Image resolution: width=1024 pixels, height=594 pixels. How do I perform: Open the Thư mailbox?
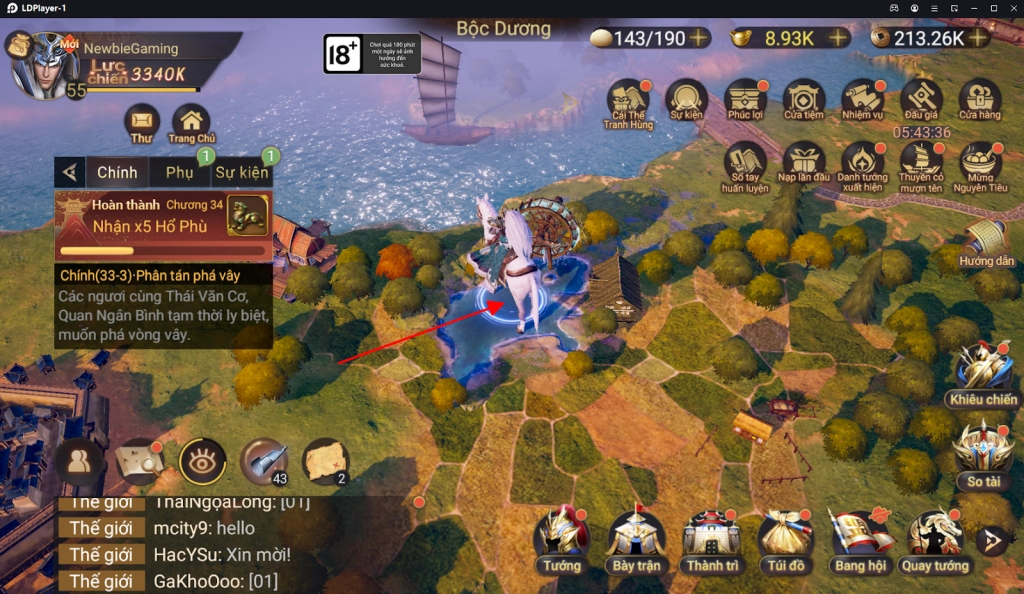click(142, 121)
